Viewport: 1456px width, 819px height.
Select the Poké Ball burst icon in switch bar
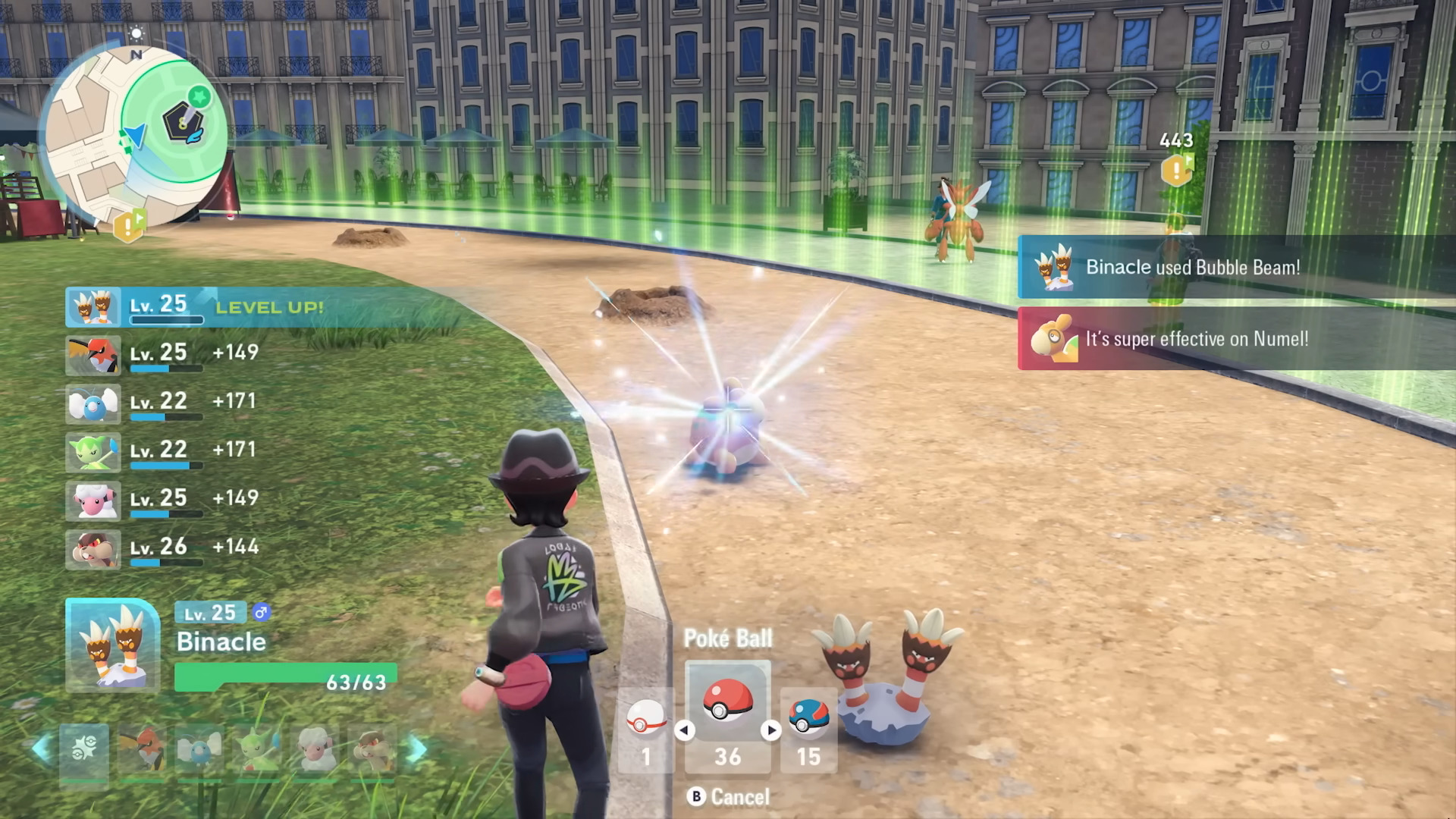[84, 751]
